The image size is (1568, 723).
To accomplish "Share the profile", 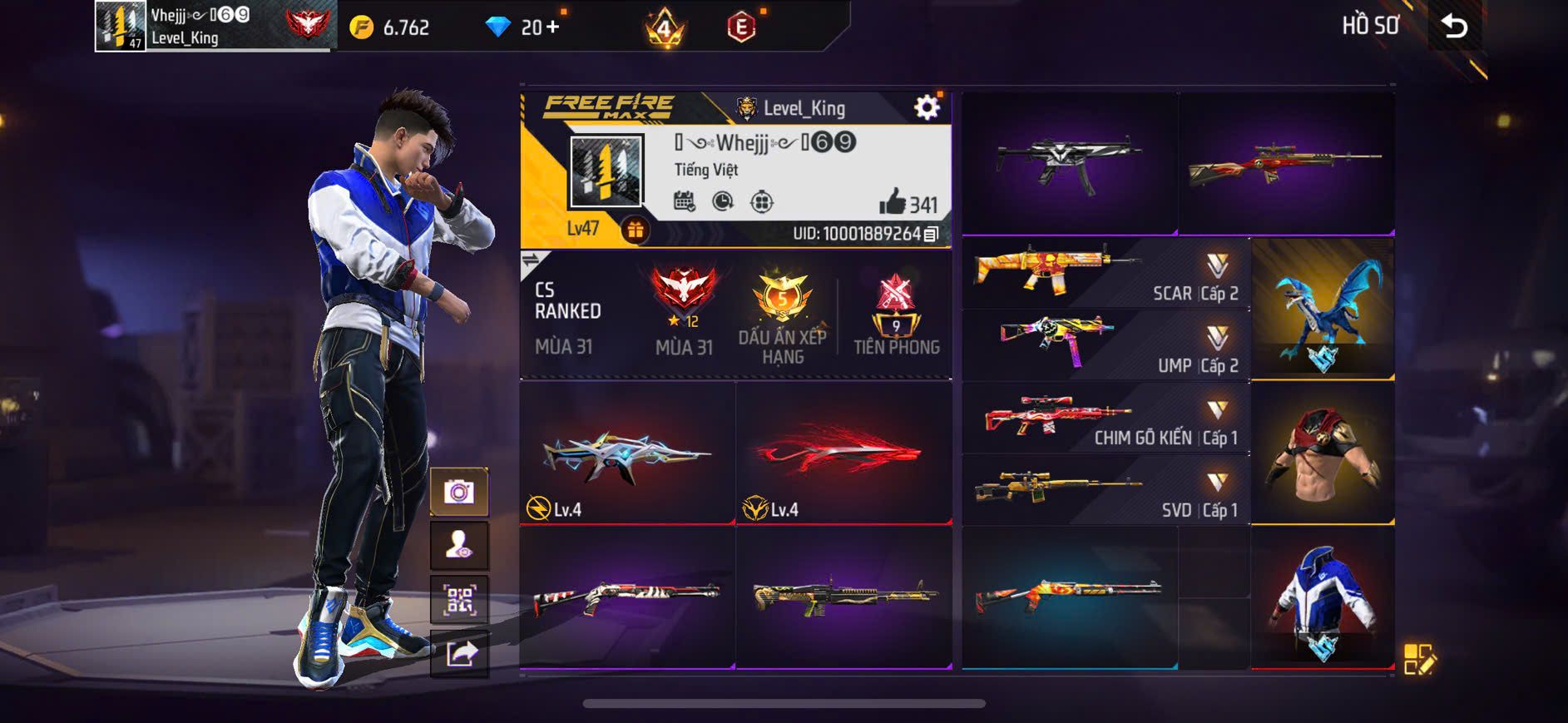I will click(458, 654).
